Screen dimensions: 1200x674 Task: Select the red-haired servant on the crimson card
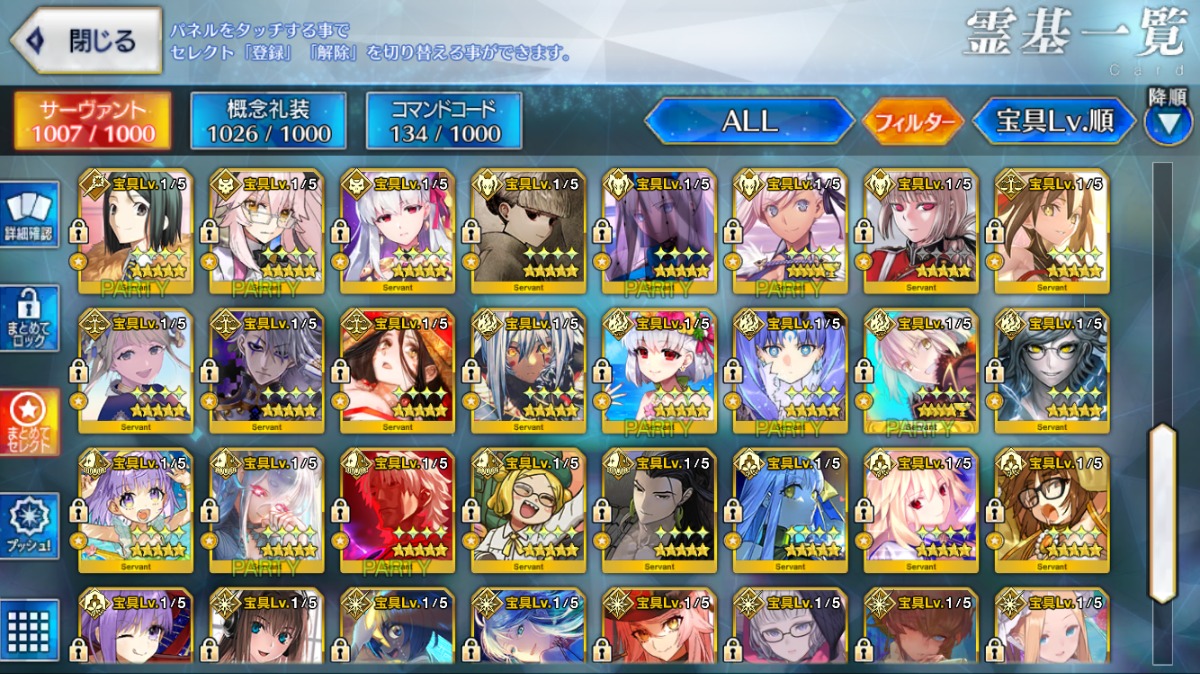397,511
